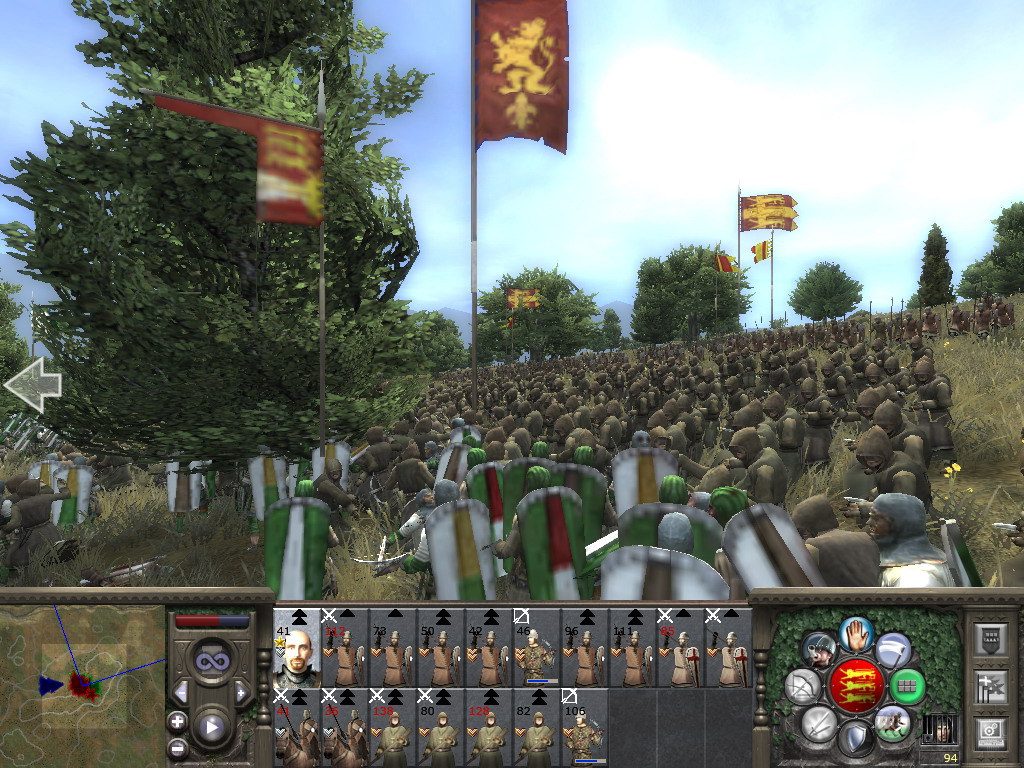
Task: Toggle the green formation grid button
Action: 907,686
